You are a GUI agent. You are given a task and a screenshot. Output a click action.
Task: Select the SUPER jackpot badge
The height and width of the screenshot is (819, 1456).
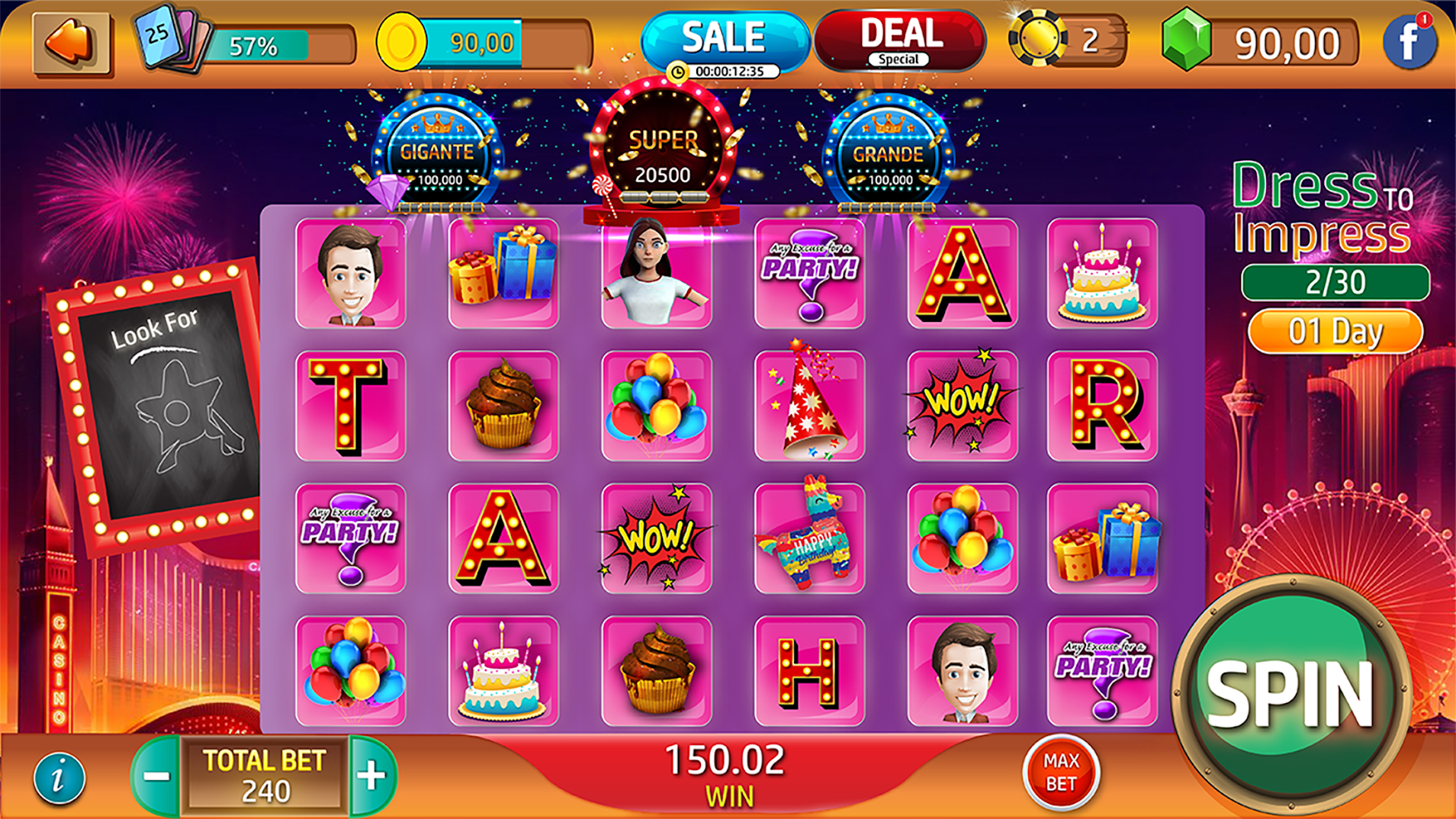pyautogui.click(x=662, y=153)
